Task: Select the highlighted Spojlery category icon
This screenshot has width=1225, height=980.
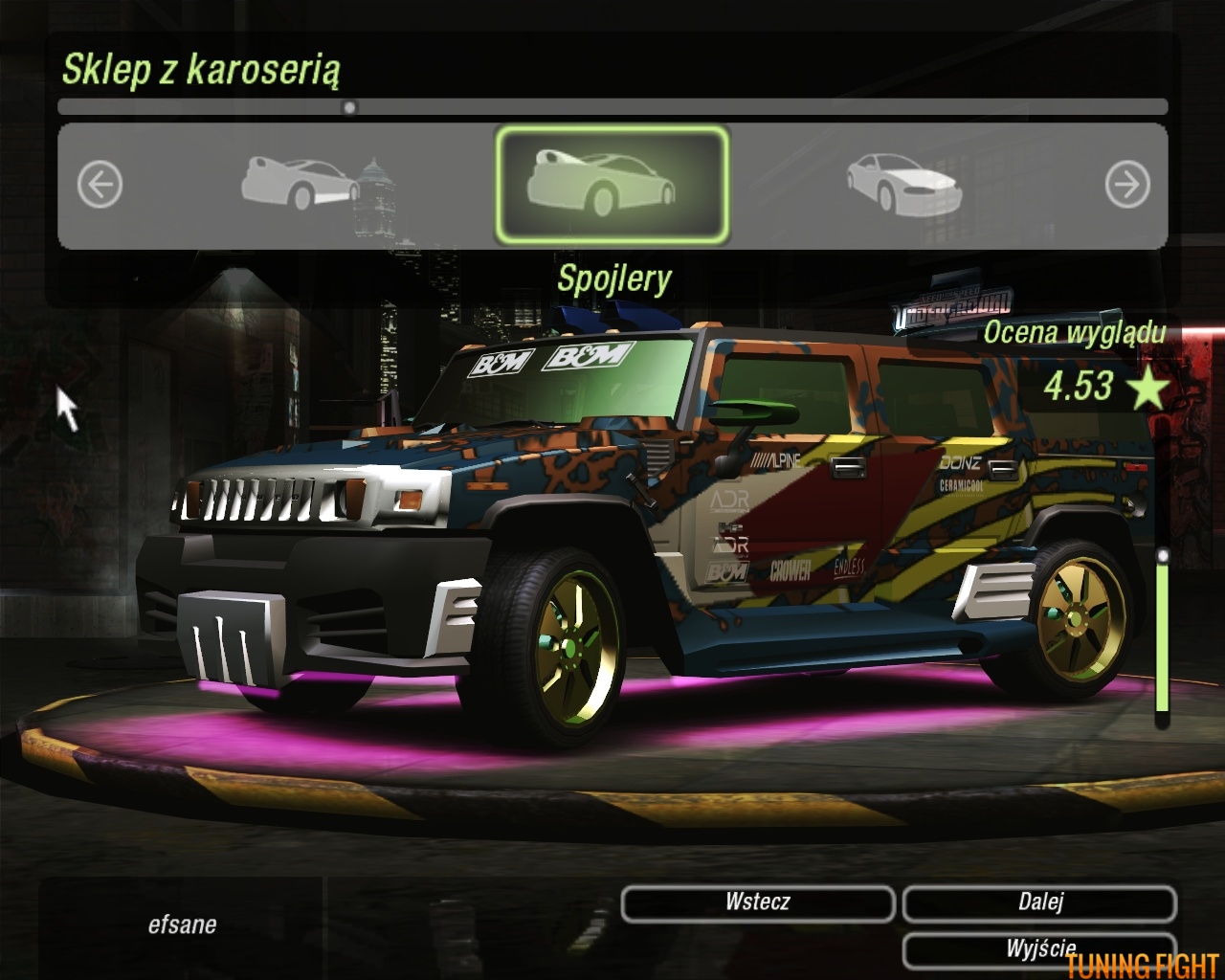Action: pos(612,184)
